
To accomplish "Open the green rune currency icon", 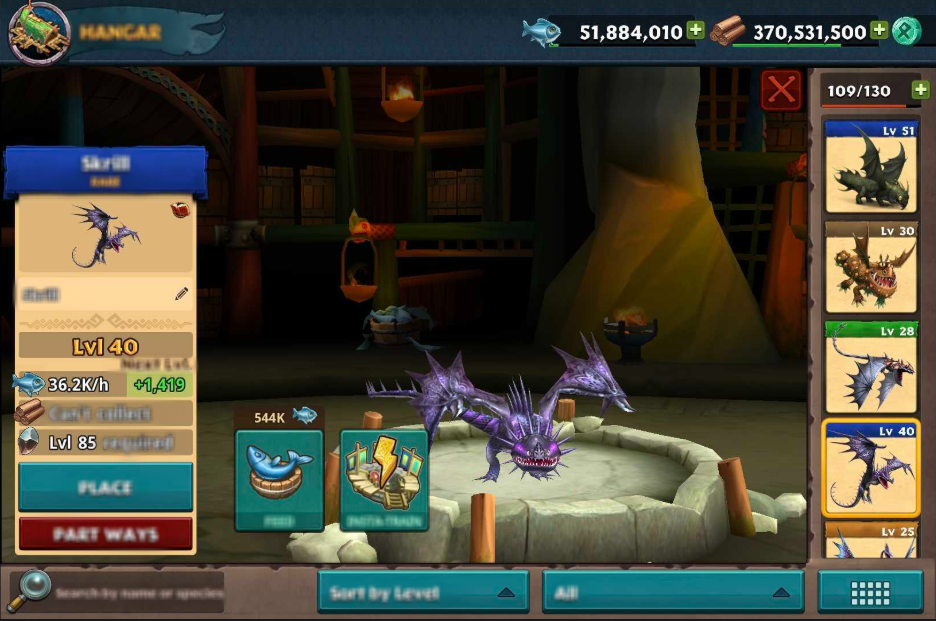I will [907, 31].
